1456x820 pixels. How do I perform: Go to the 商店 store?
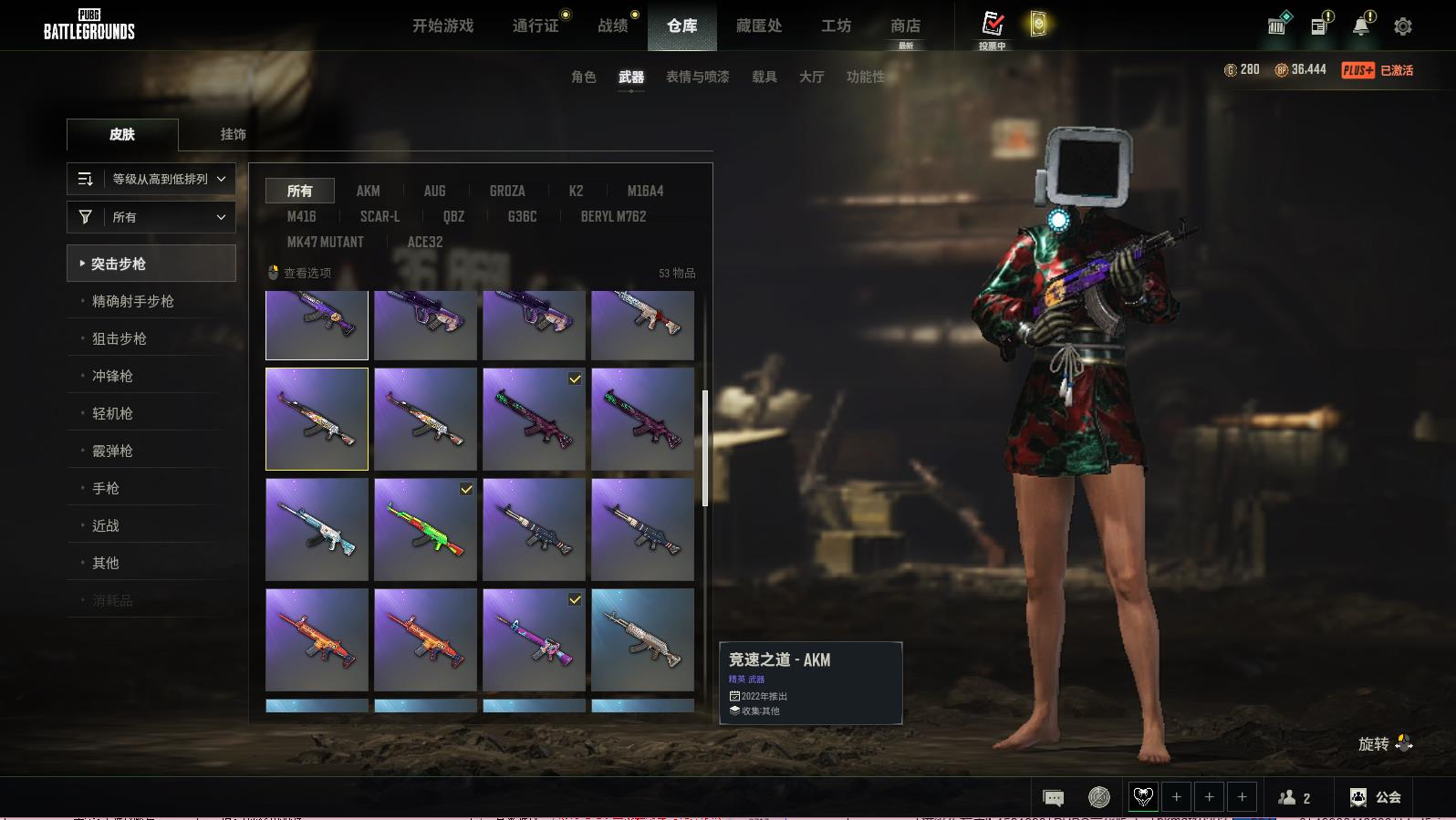(x=905, y=26)
